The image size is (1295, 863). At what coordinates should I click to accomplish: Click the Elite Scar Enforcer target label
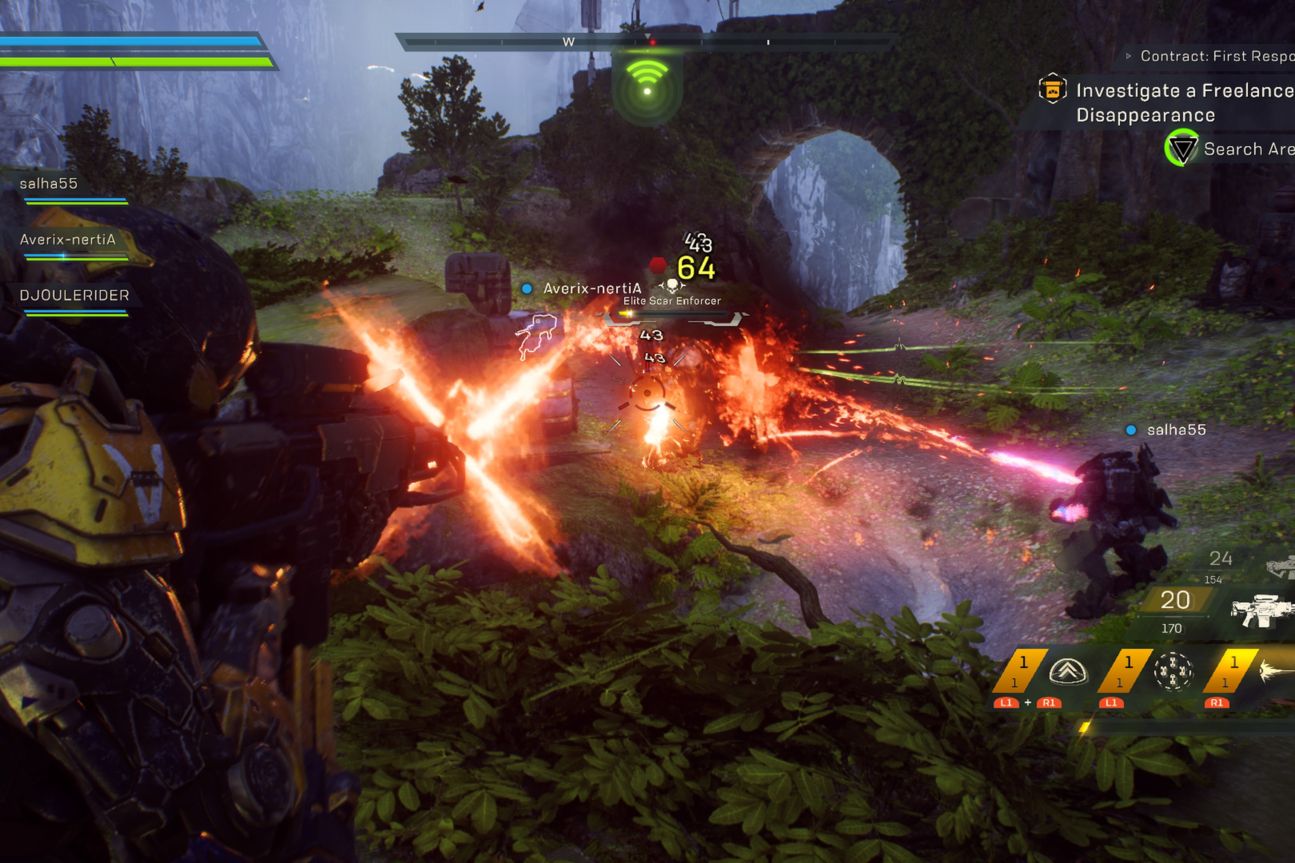(x=672, y=300)
